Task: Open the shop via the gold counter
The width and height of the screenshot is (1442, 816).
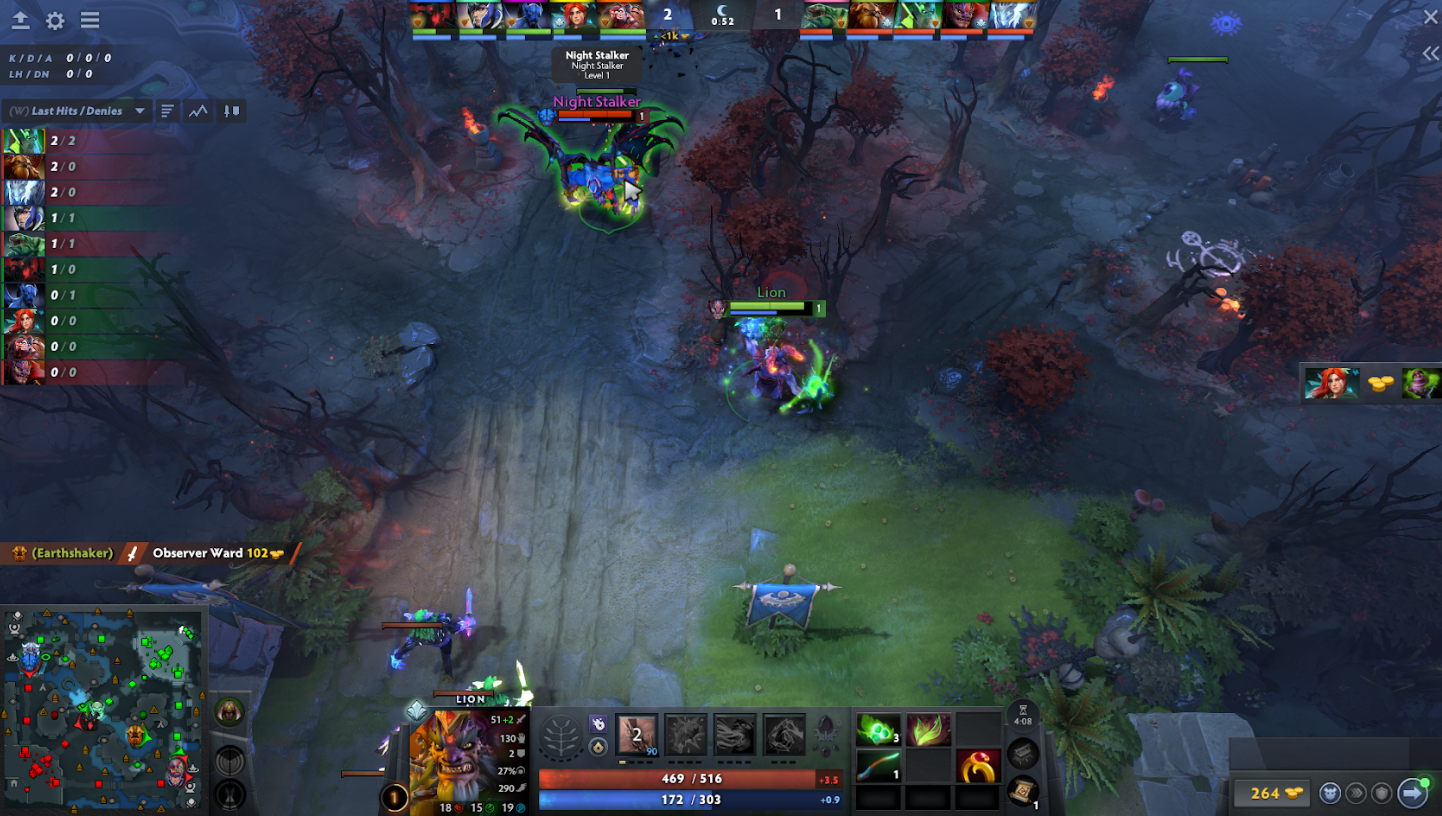Action: pyautogui.click(x=1268, y=793)
